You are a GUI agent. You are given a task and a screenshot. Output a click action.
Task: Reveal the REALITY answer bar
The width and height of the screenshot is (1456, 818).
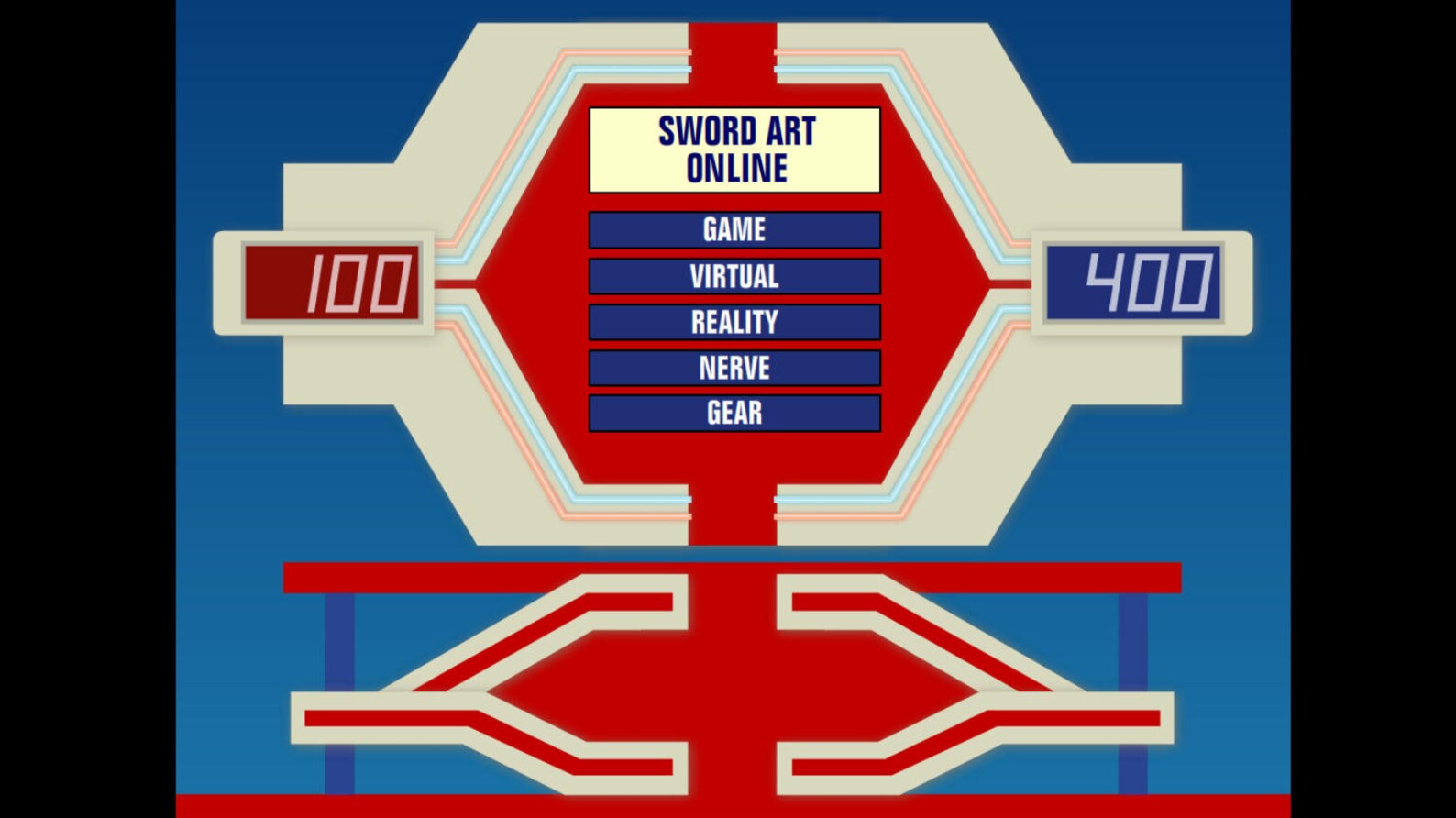tap(734, 322)
